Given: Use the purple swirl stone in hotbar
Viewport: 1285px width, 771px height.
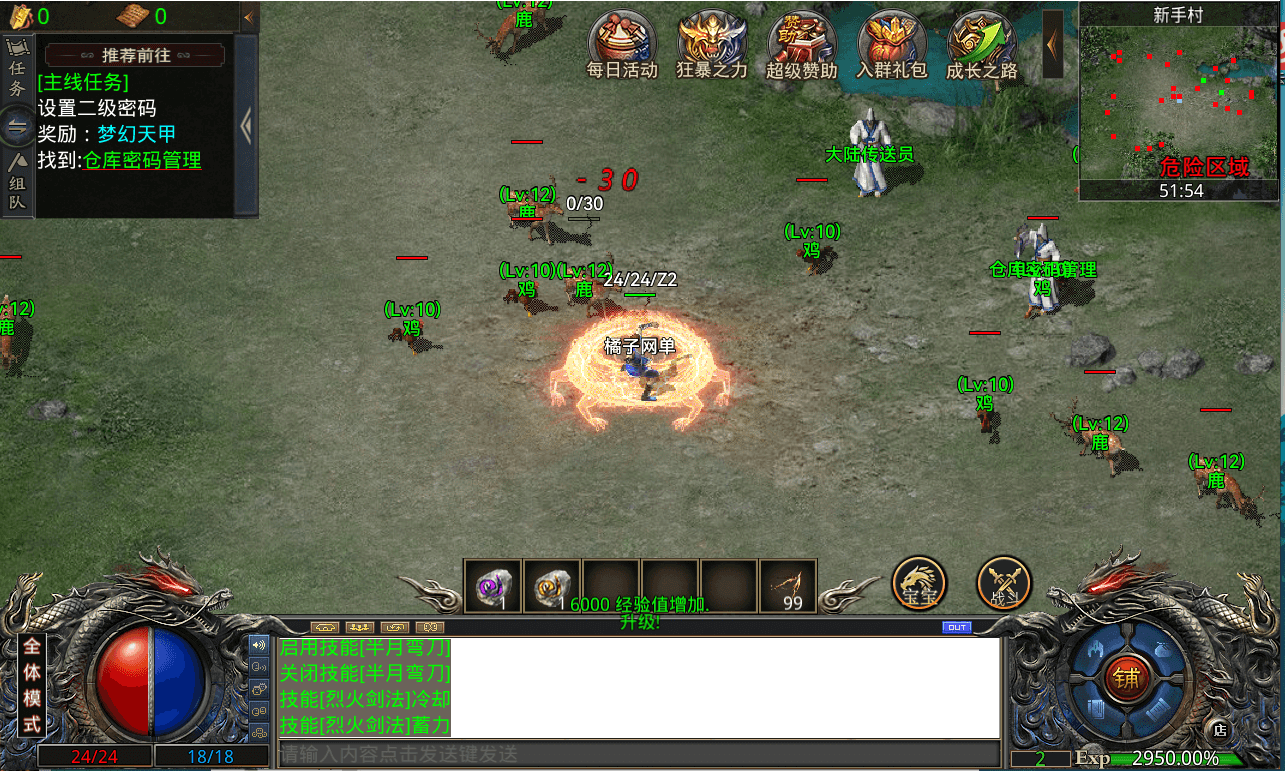Looking at the screenshot, I should coord(493,586).
